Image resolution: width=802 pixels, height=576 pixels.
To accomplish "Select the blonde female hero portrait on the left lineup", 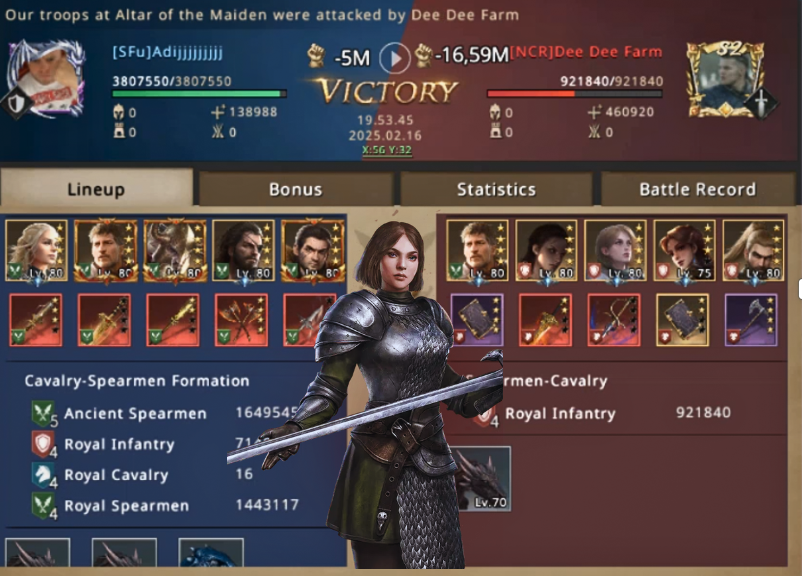I will 36,250.
